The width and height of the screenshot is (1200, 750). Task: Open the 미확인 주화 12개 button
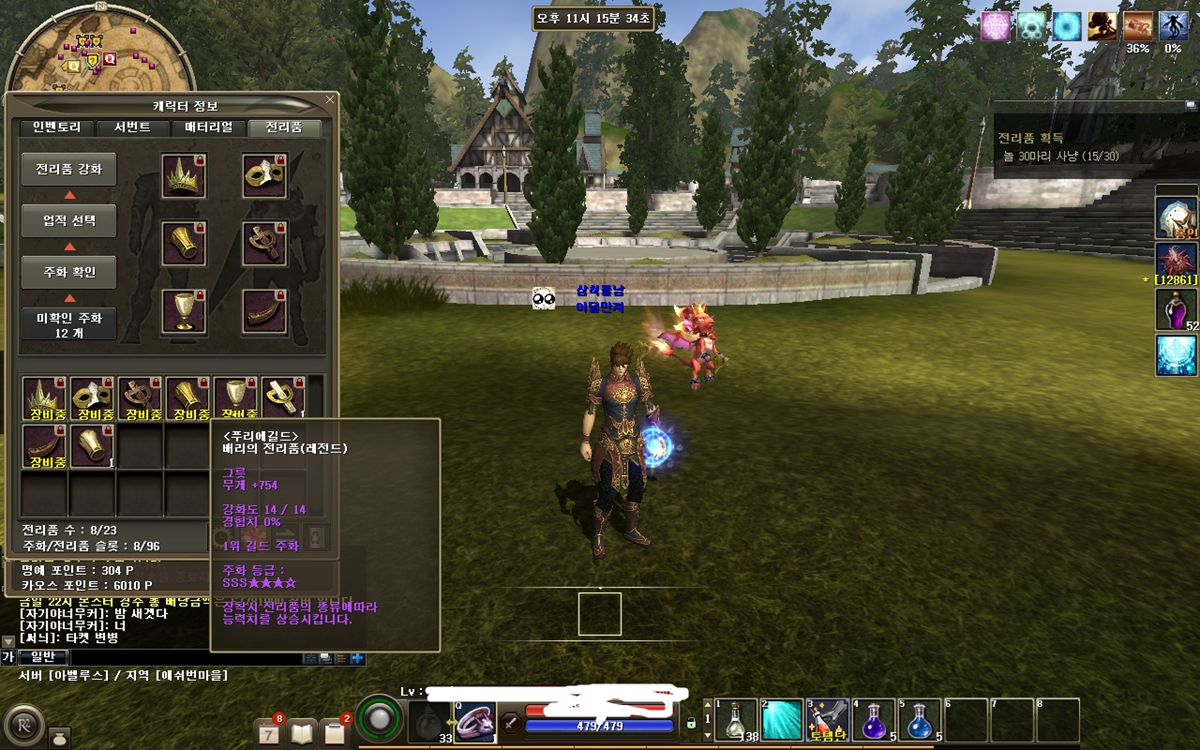click(69, 324)
